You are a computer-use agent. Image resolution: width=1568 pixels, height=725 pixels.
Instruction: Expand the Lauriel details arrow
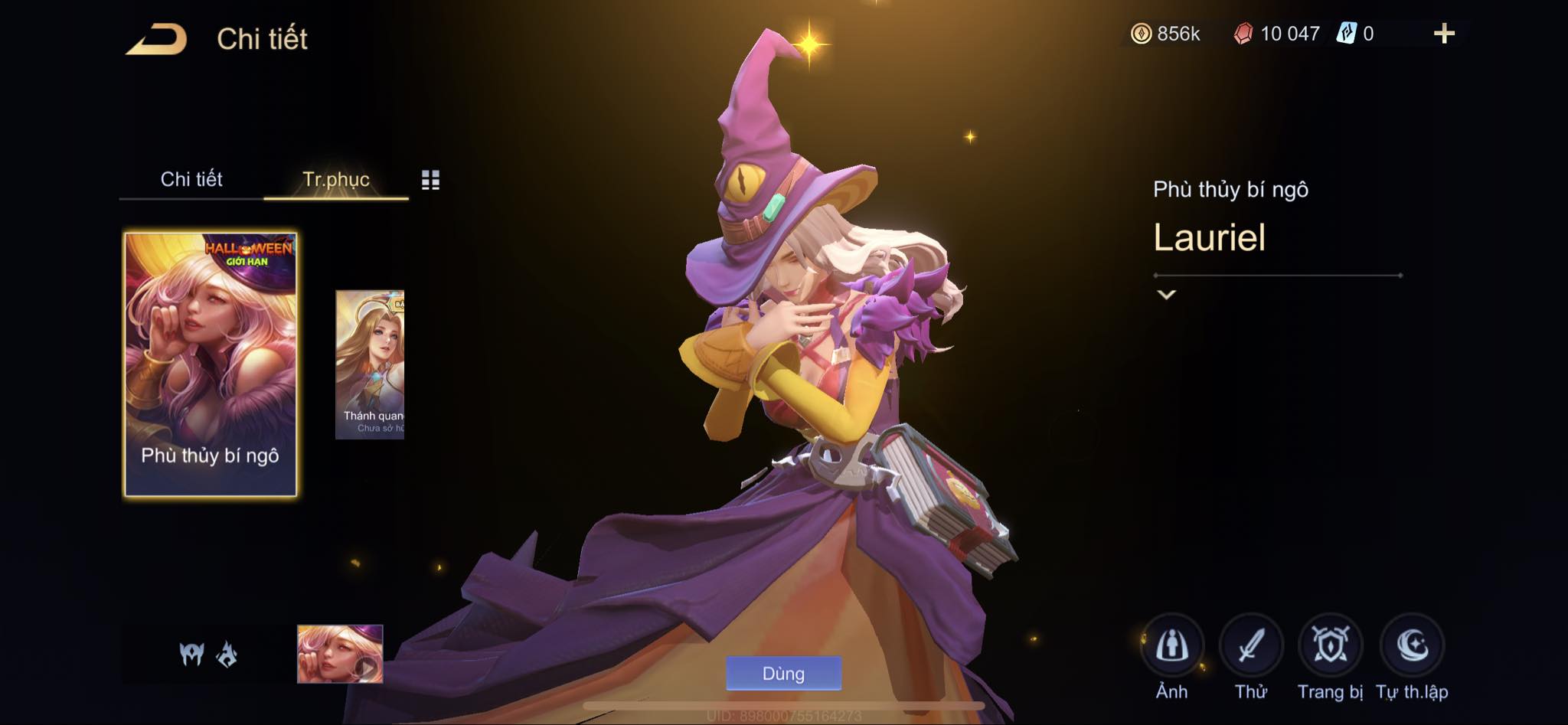1166,295
